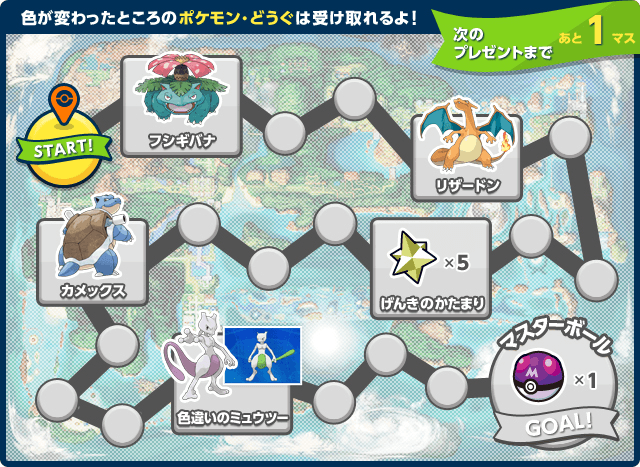Viewport: 640px width, 467px height.
Task: Click the yellow START marker
Action: coord(63,151)
